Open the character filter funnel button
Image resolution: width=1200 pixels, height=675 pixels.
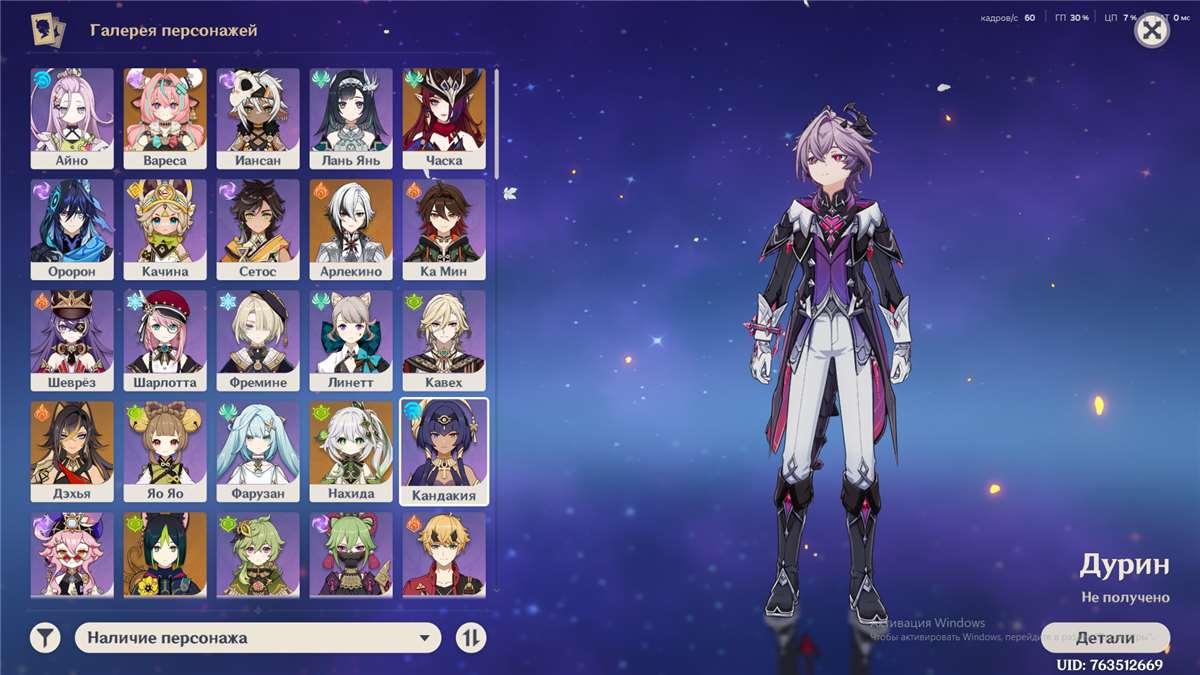click(45, 637)
